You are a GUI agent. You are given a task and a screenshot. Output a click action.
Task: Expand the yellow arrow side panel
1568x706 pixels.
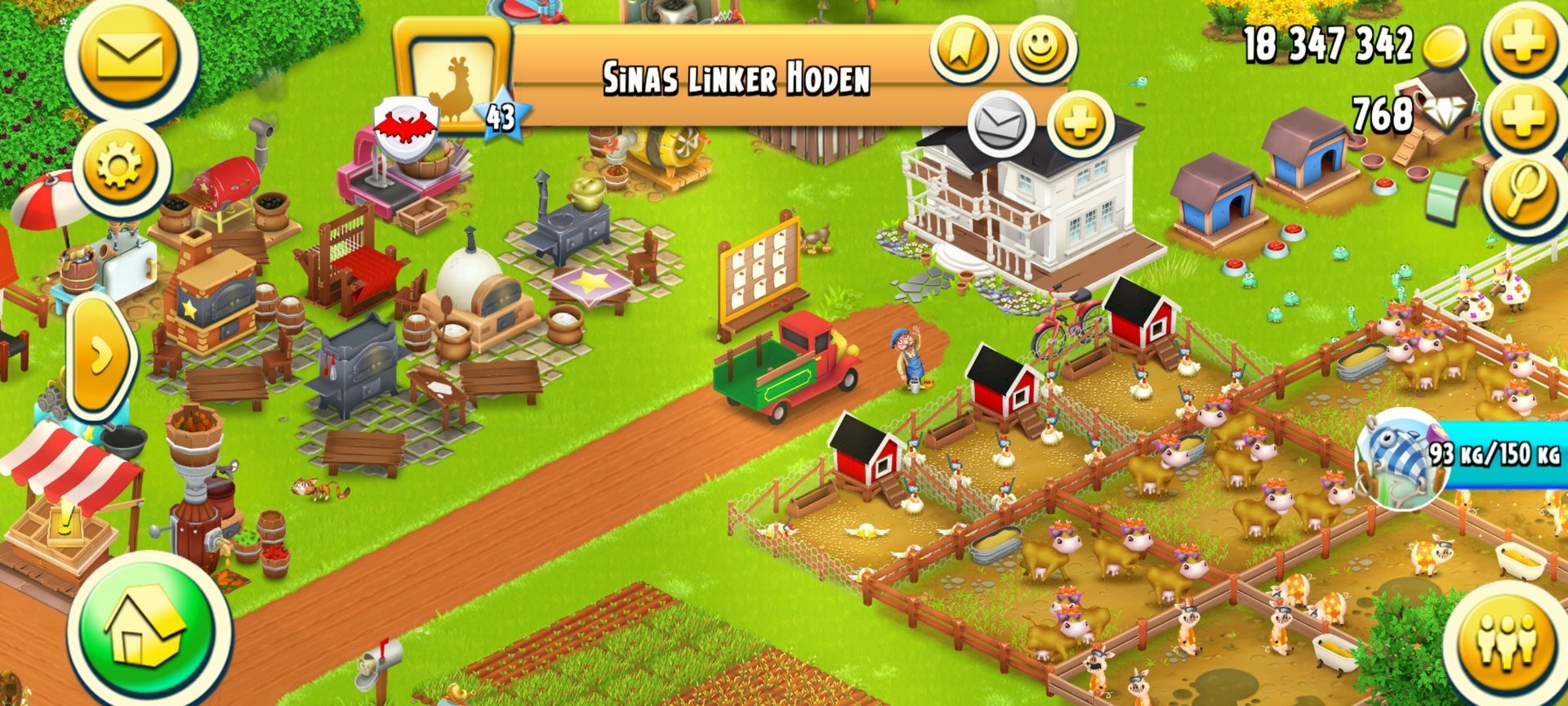click(102, 355)
